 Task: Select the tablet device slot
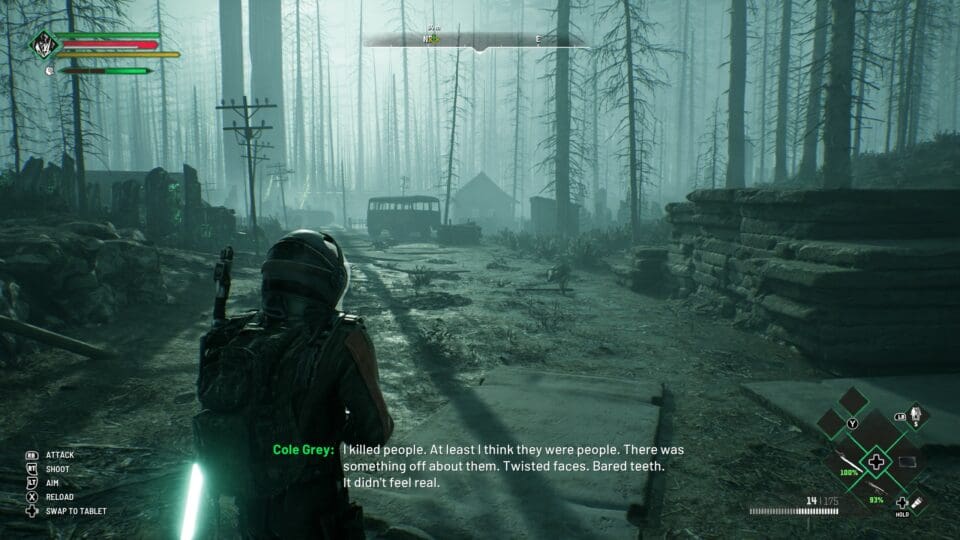(x=907, y=461)
